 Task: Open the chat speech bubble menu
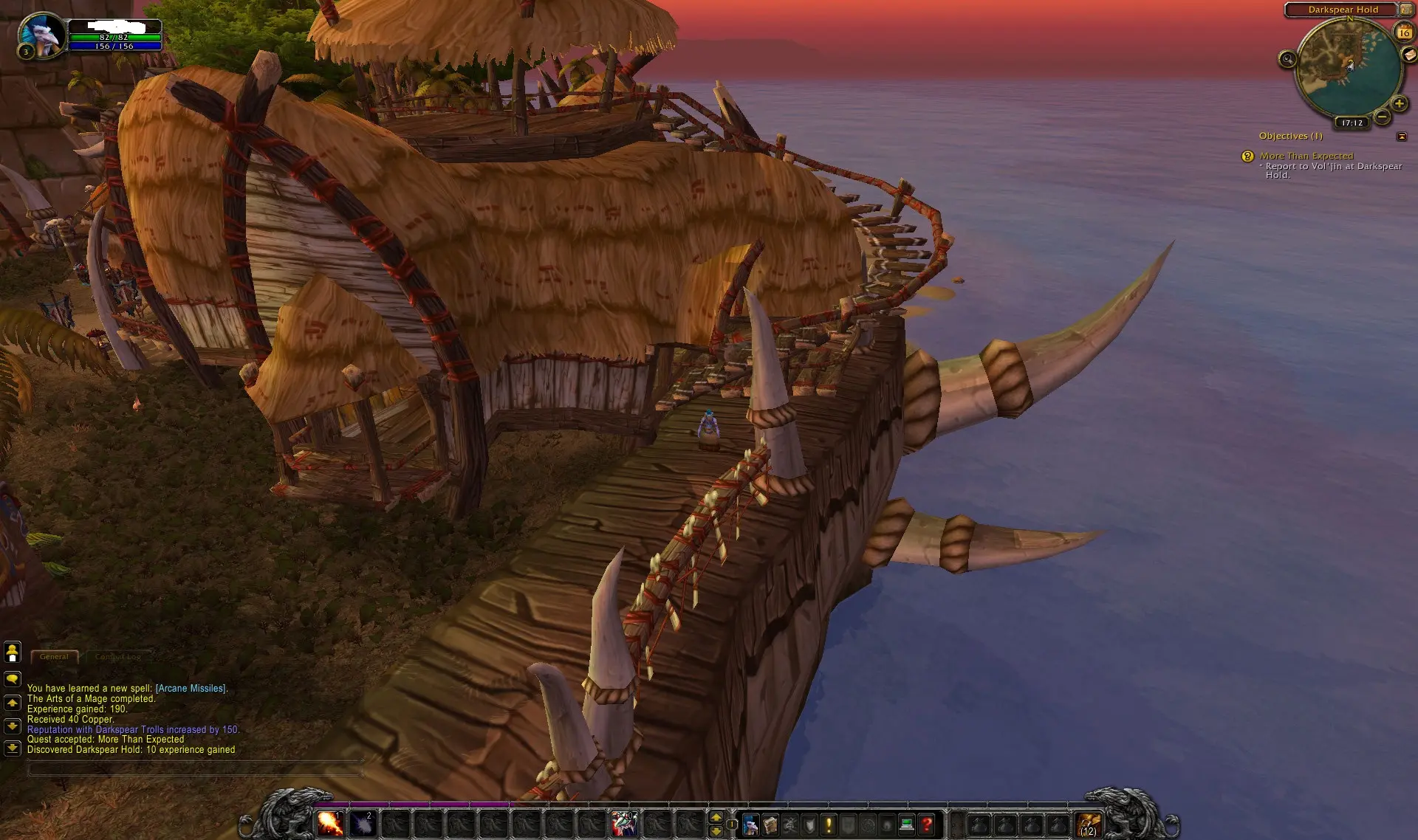[x=13, y=678]
